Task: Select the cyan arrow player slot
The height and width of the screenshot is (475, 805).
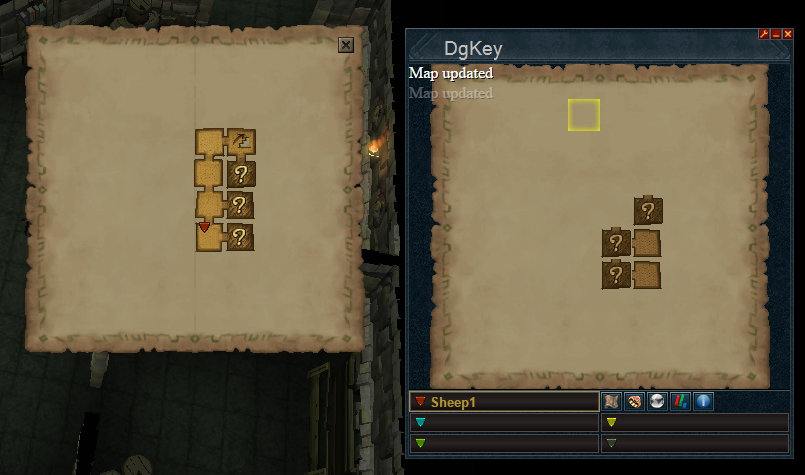Action: tap(504, 422)
